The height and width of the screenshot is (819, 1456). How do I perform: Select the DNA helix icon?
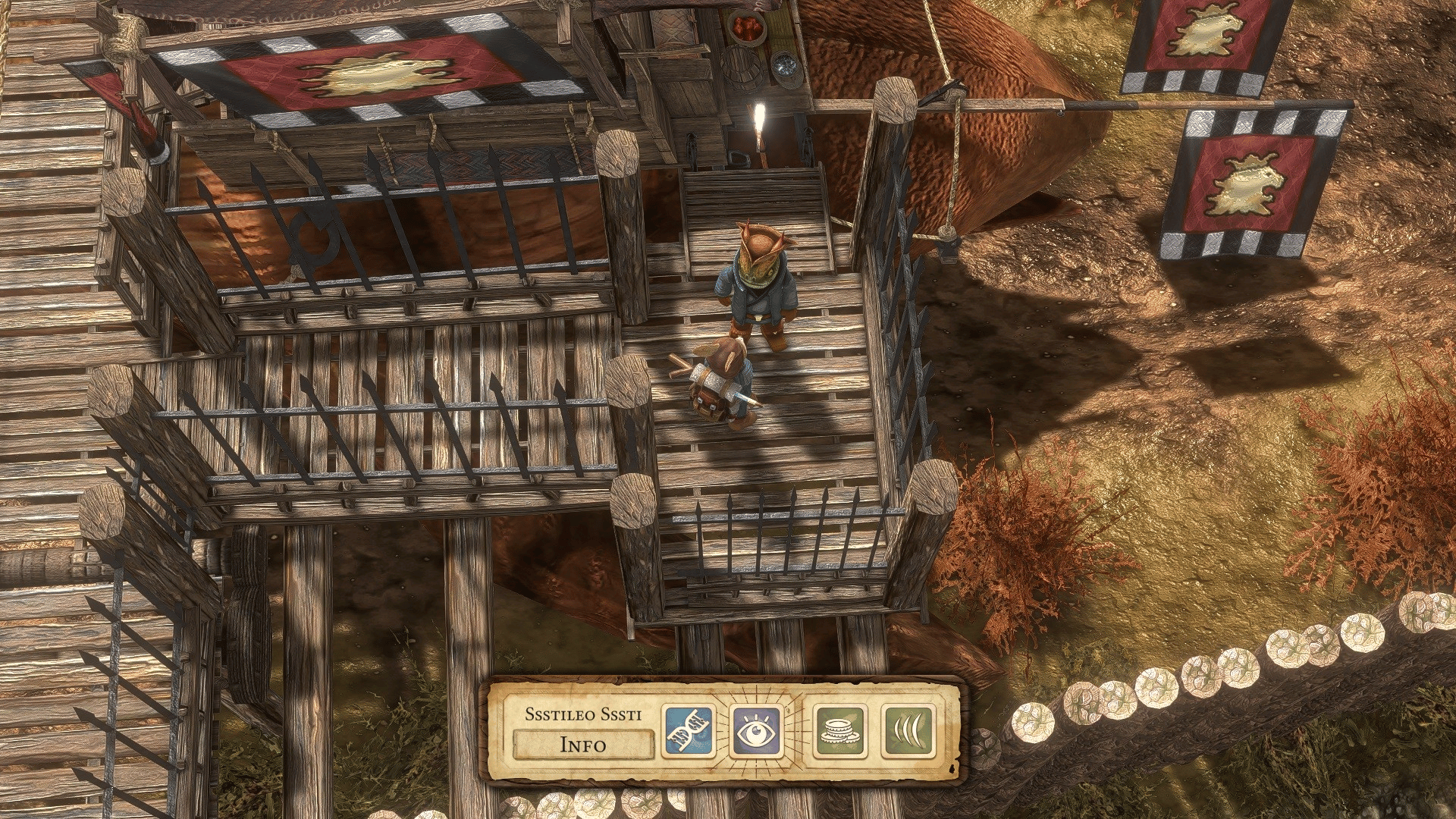point(689,732)
